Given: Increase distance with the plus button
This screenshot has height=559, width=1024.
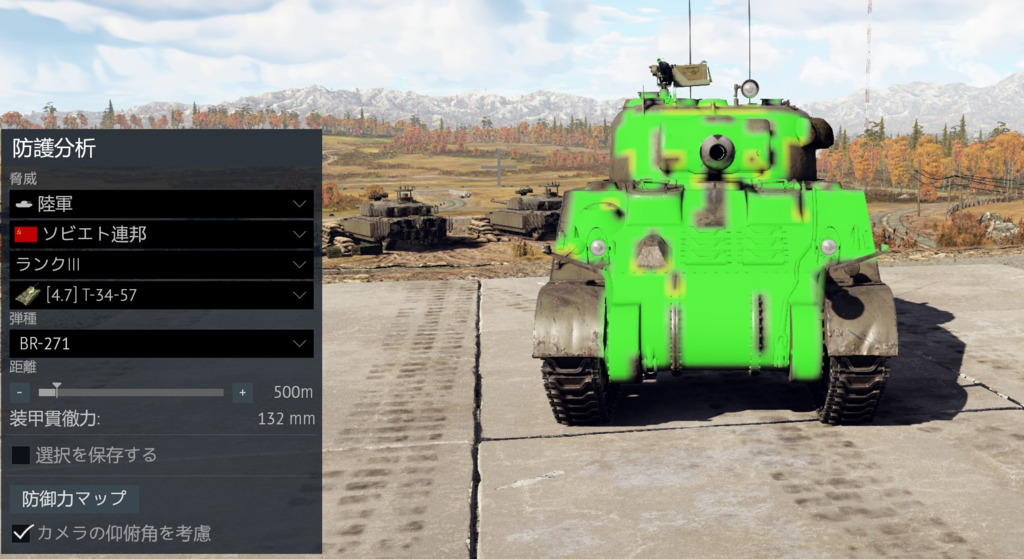Looking at the screenshot, I should [x=242, y=392].
